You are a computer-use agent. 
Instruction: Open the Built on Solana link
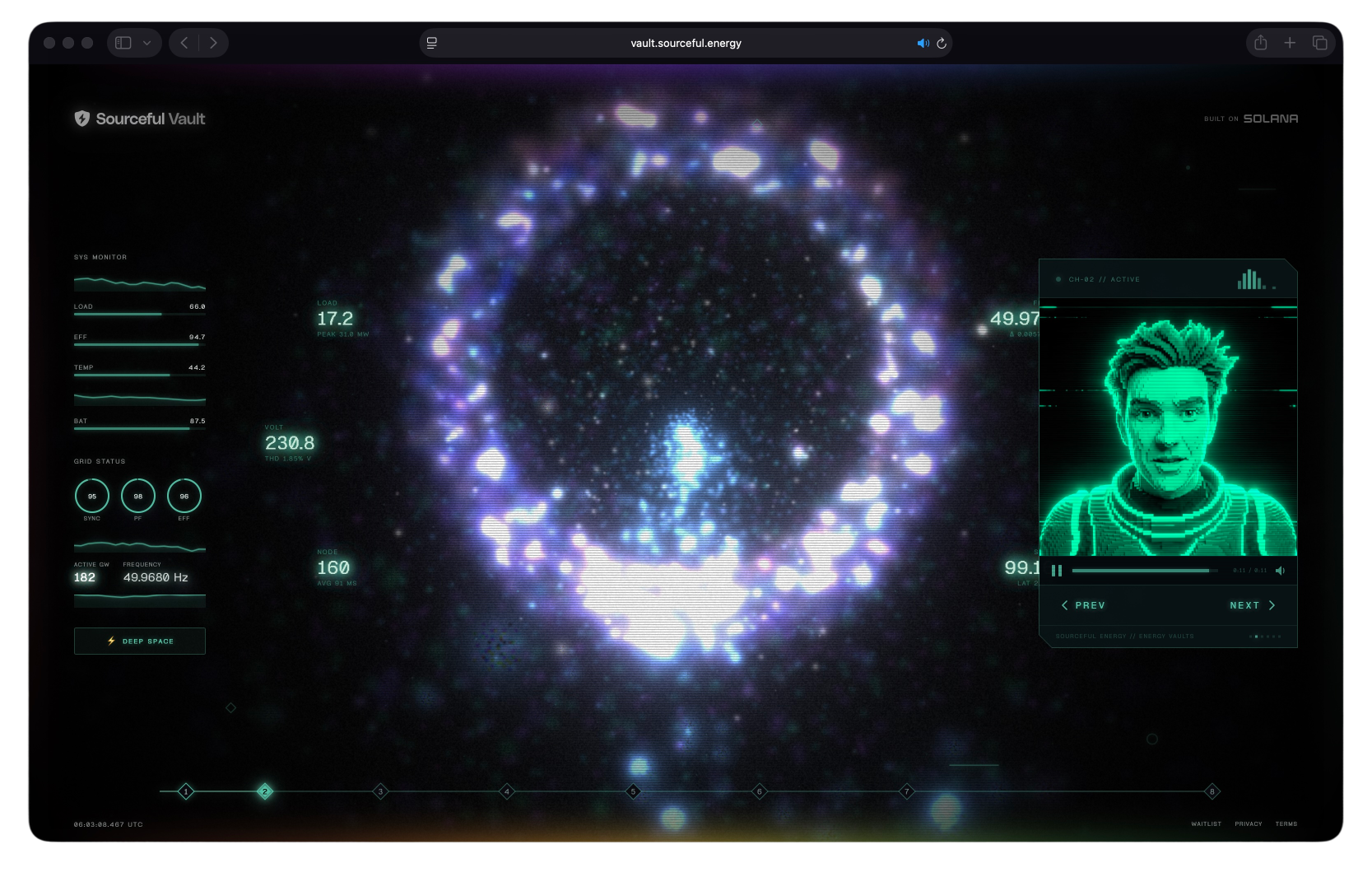tap(1251, 119)
